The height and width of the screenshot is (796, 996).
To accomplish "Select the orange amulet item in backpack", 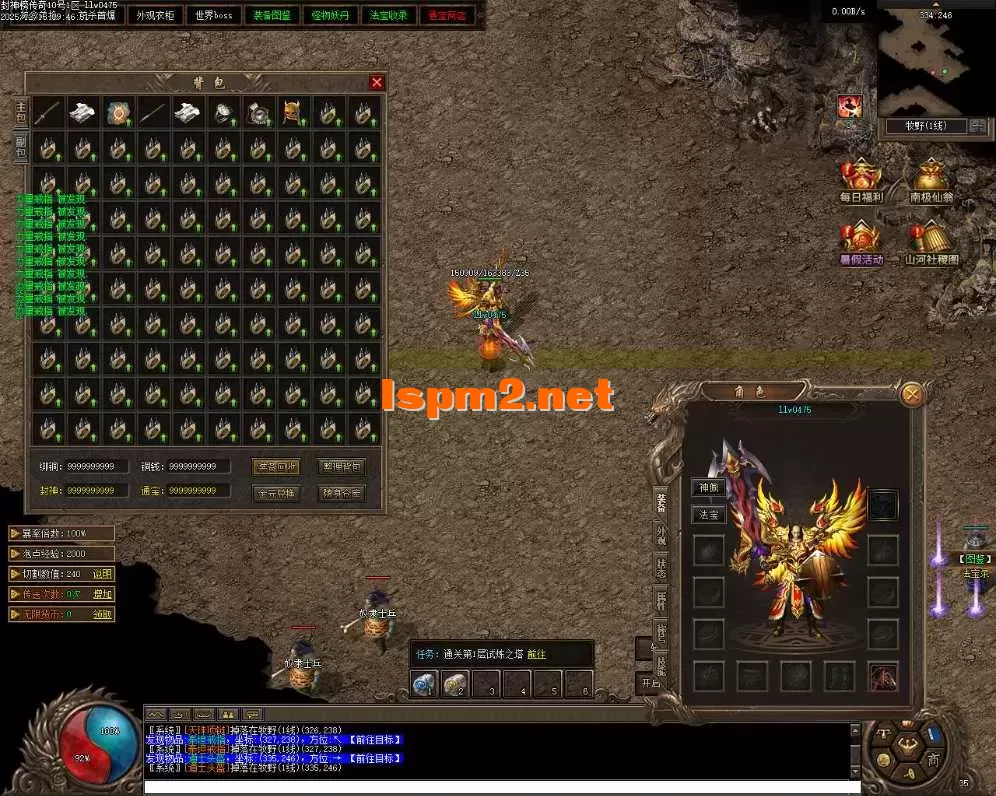I will [118, 113].
